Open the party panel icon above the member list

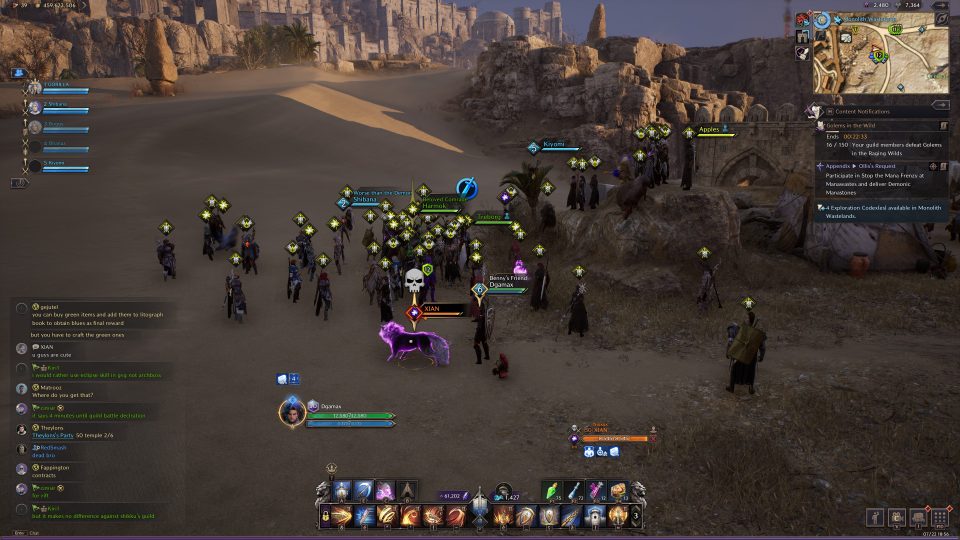[x=18, y=73]
